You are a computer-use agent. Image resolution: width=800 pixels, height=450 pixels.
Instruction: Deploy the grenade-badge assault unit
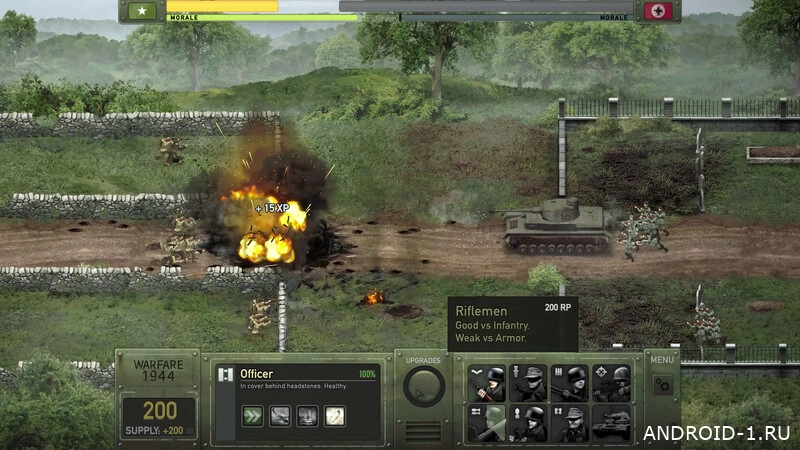tap(529, 383)
